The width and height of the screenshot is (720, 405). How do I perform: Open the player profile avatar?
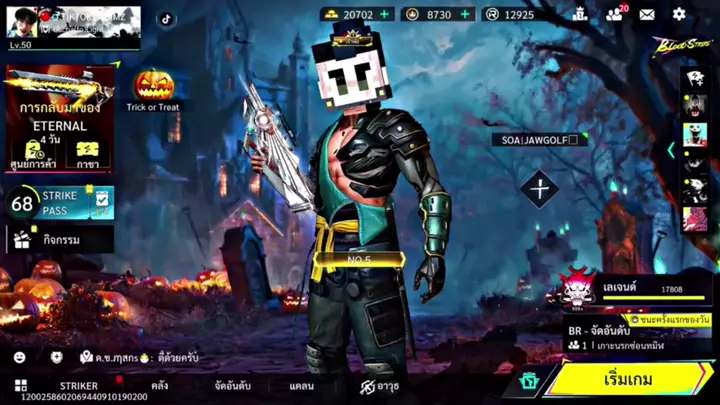pyautogui.click(x=25, y=22)
